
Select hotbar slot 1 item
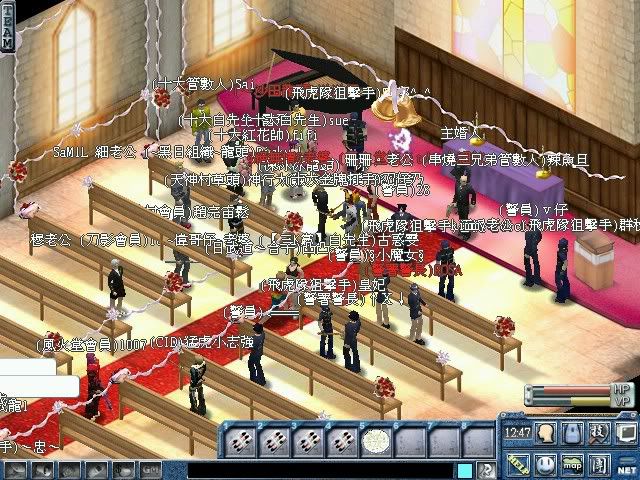point(240,438)
